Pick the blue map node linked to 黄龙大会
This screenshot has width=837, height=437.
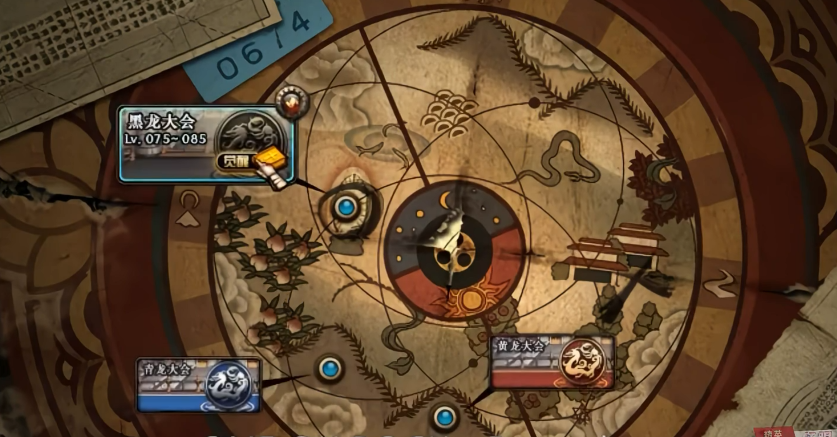coord(445,414)
